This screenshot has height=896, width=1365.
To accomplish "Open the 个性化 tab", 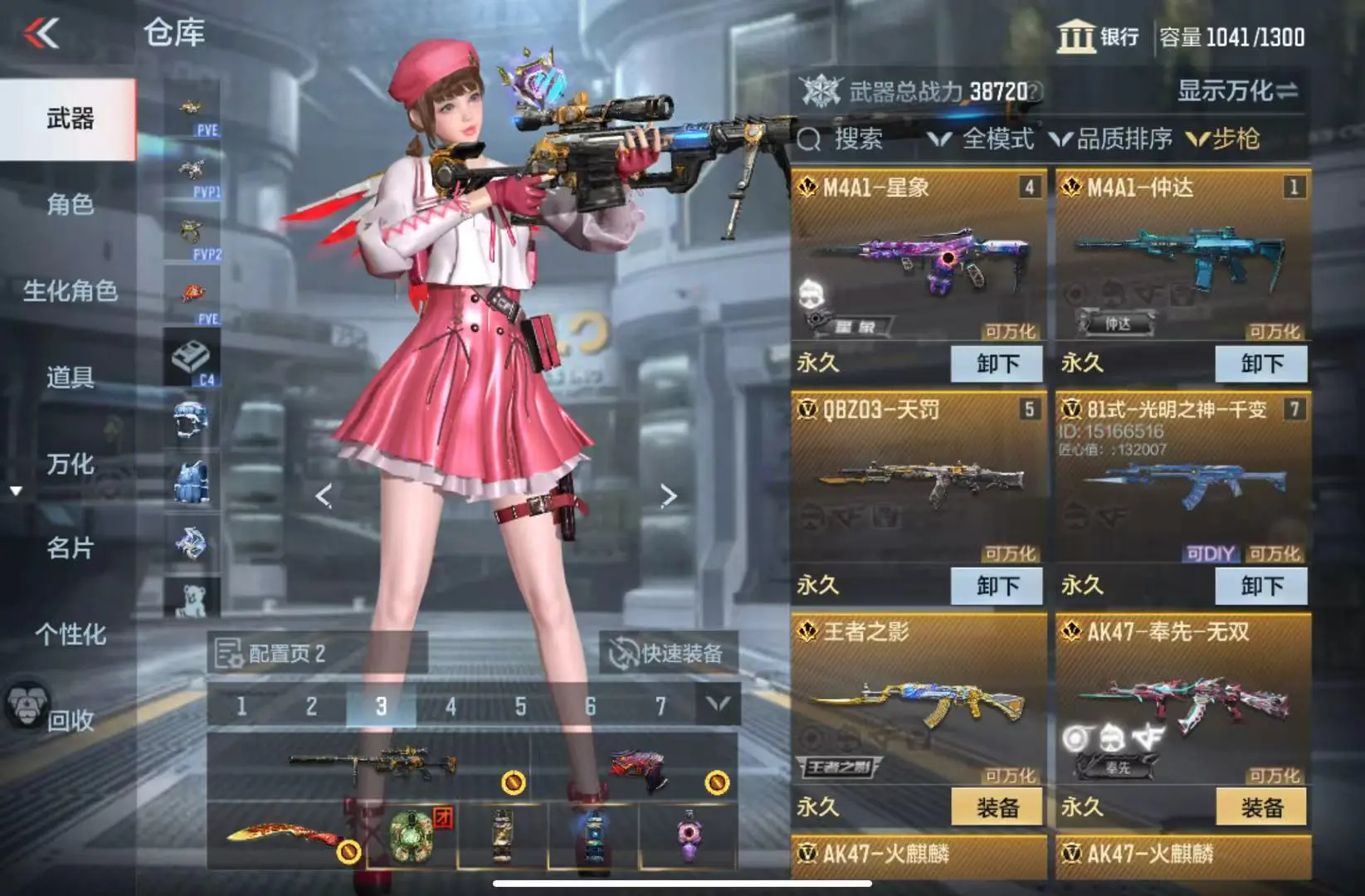I will 70,635.
